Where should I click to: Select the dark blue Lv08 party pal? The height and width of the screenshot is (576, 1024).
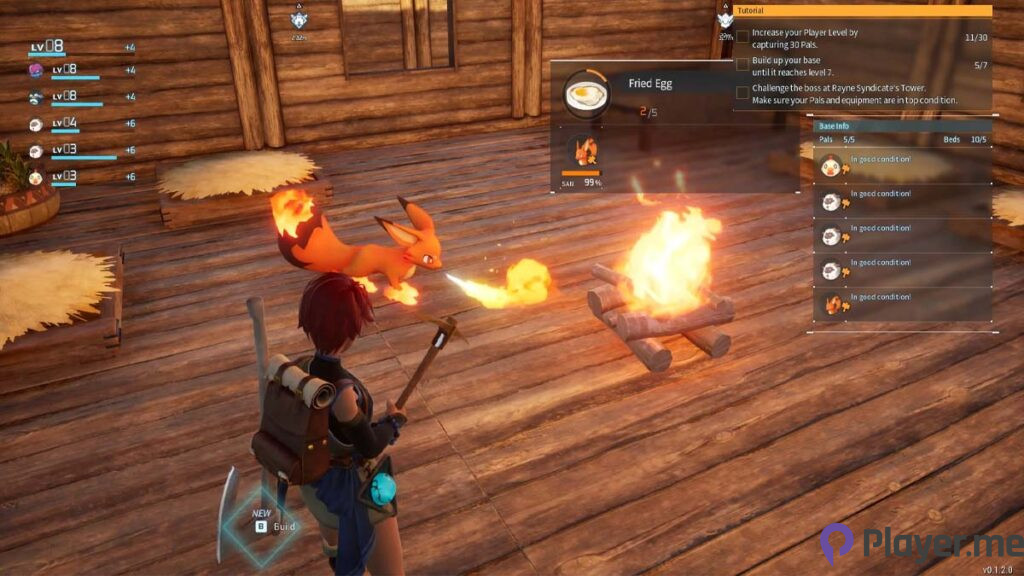36,97
